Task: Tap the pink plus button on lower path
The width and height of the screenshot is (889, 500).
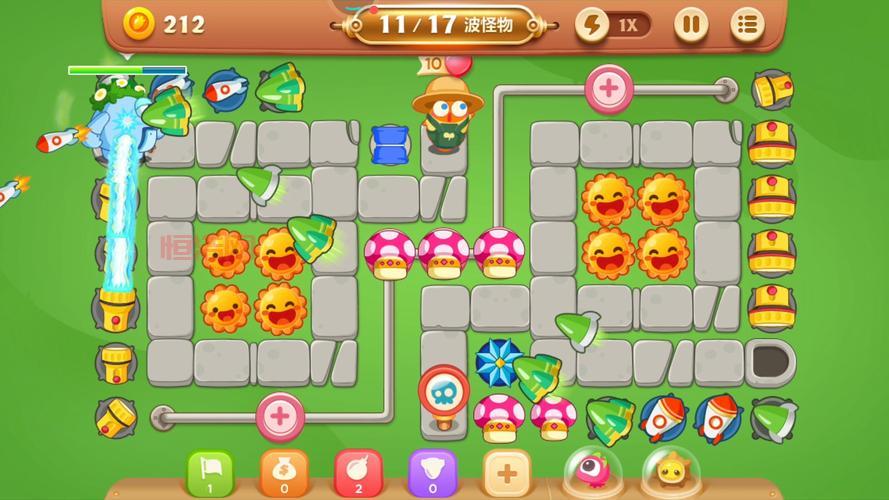Action: click(x=280, y=414)
